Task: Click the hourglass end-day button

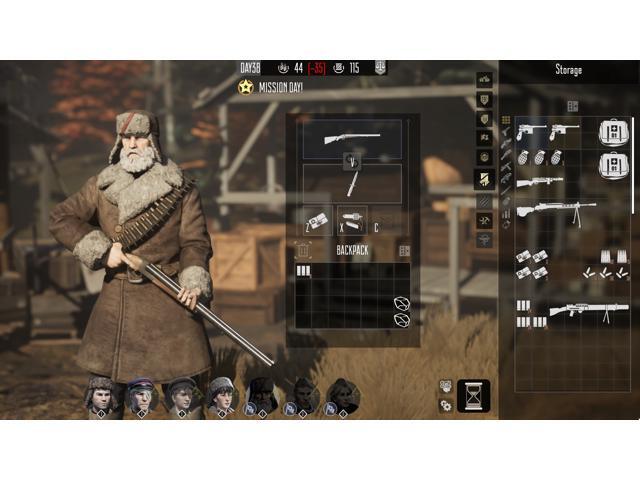Action: (x=473, y=396)
